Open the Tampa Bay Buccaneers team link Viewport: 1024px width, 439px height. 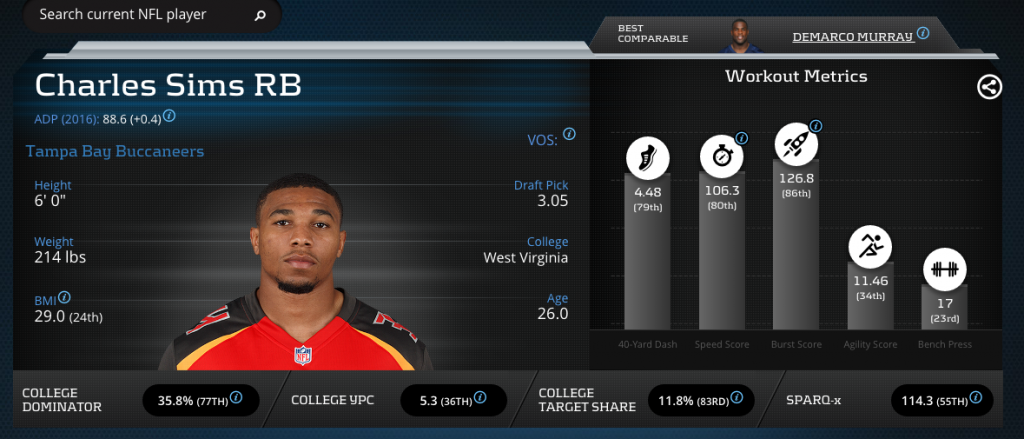(114, 152)
